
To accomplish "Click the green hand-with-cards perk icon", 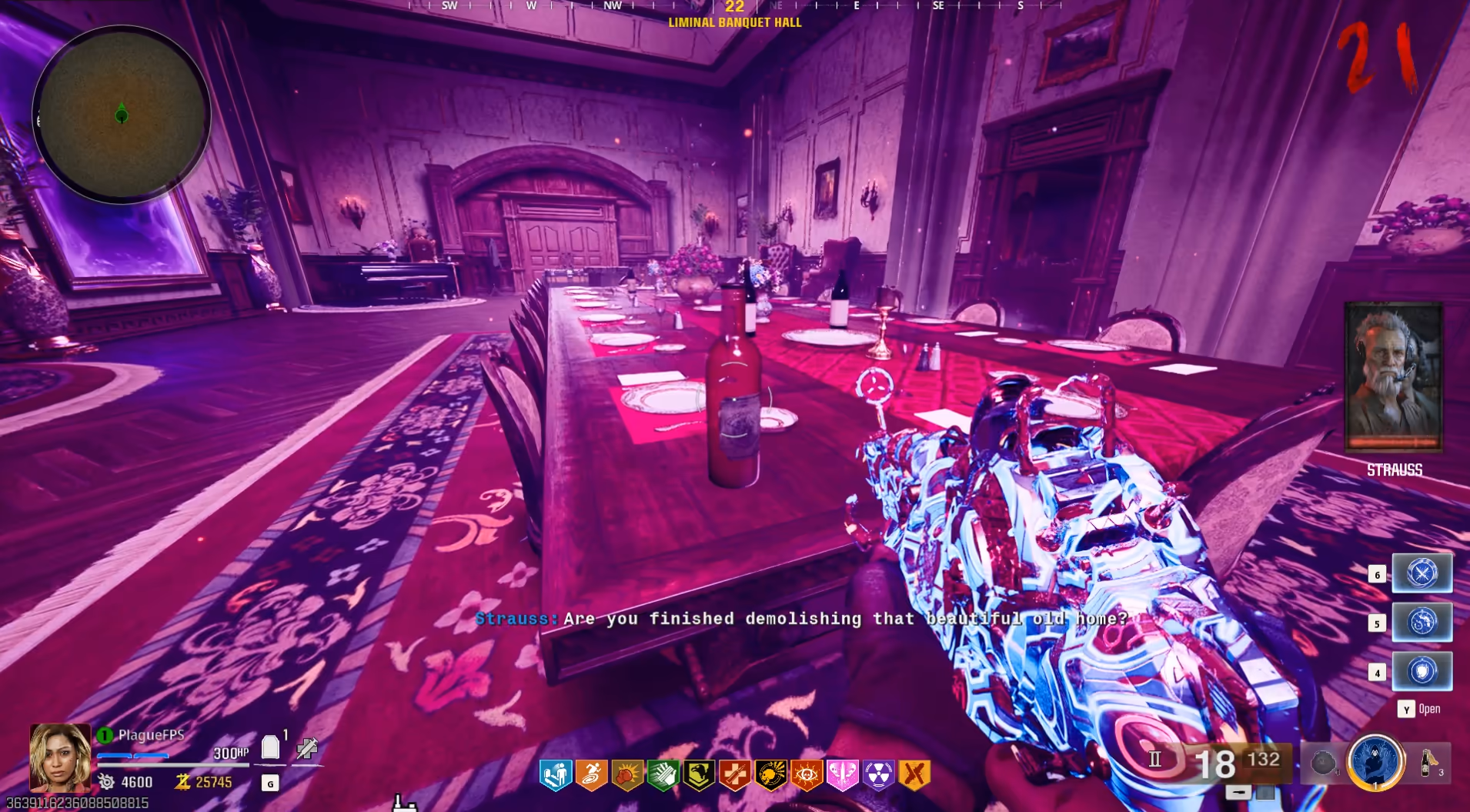I will pos(663,775).
